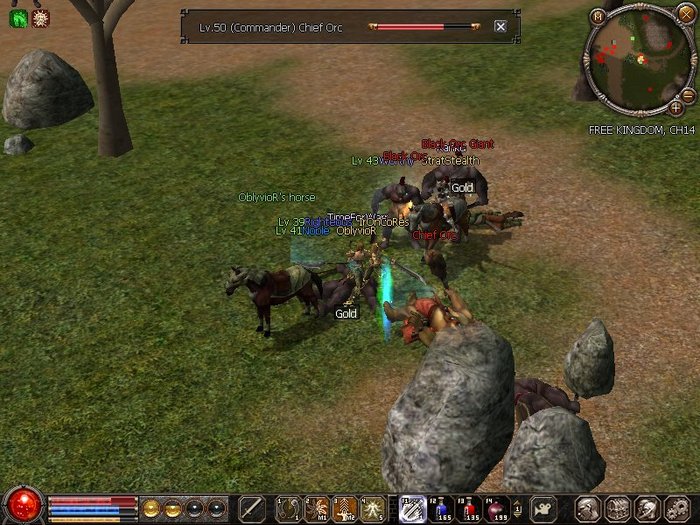
Task: Switch the quickslot page using the arrow stepper
Action: [x=517, y=508]
